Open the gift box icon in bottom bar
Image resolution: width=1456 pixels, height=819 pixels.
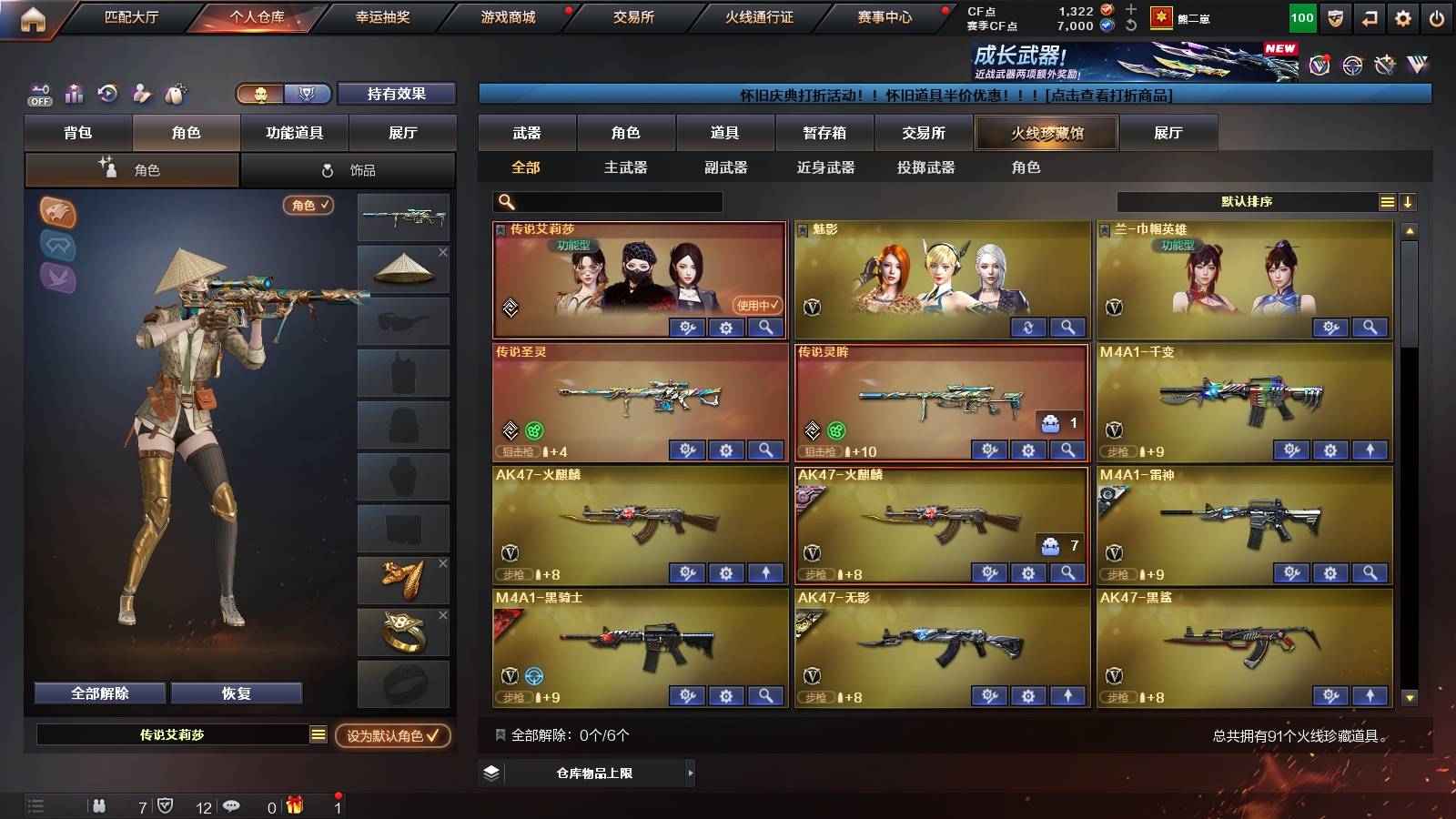[x=293, y=806]
